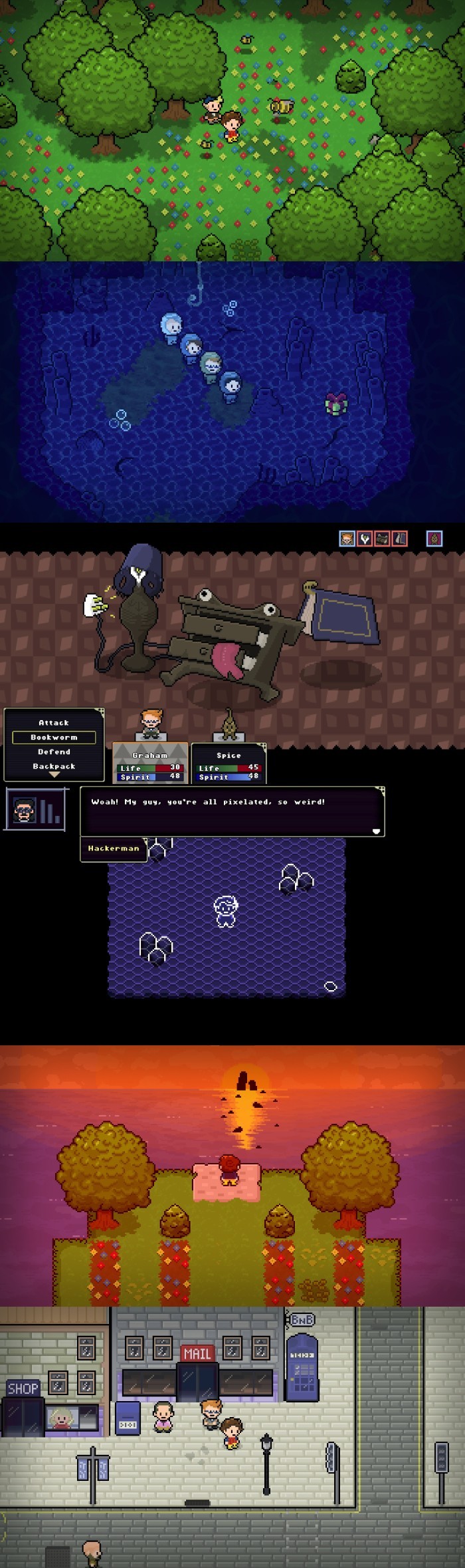Advance the Hackerman dialogue text
The width and height of the screenshot is (465, 1568).
[376, 831]
